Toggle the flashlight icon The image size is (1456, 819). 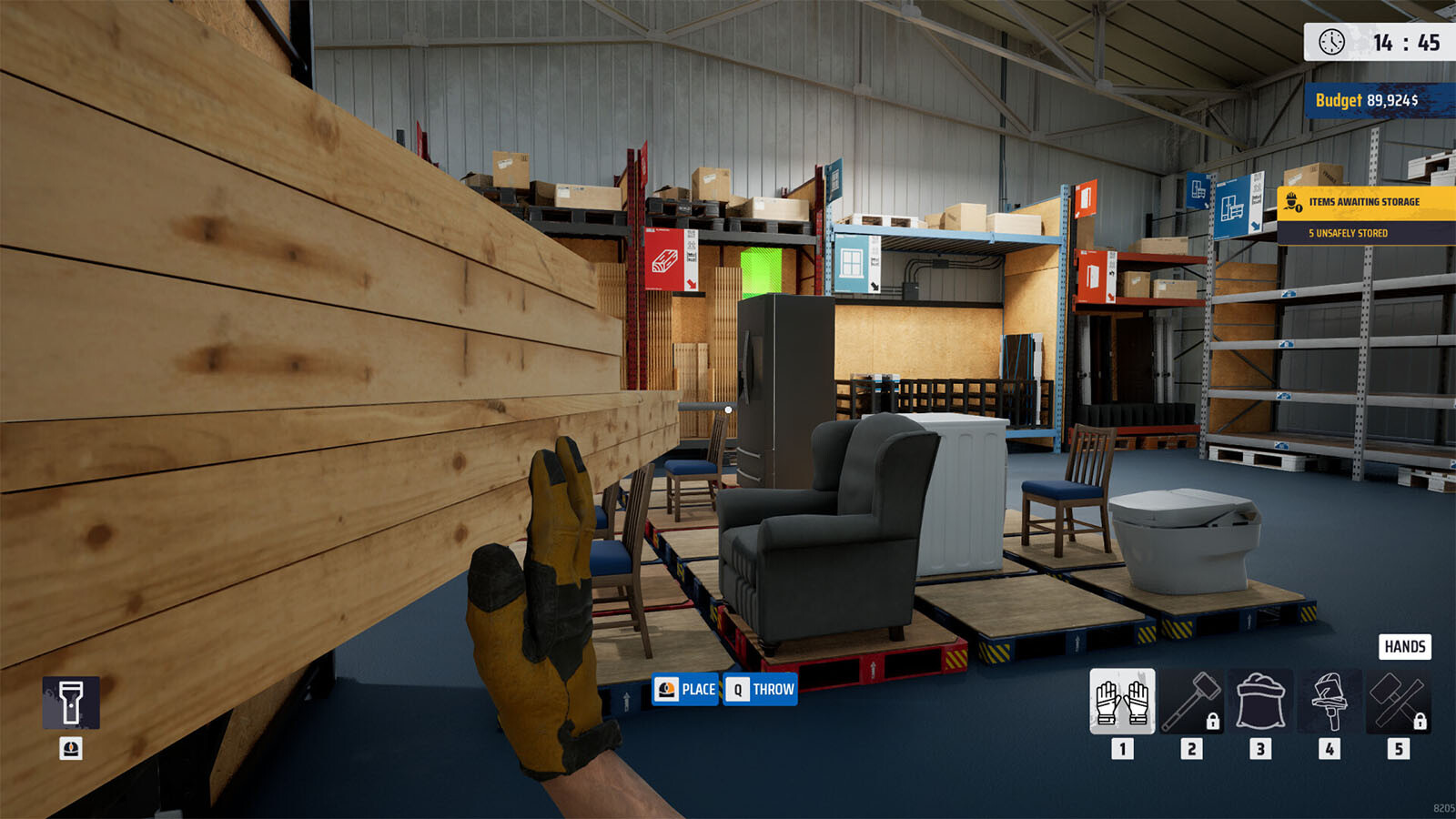71,703
